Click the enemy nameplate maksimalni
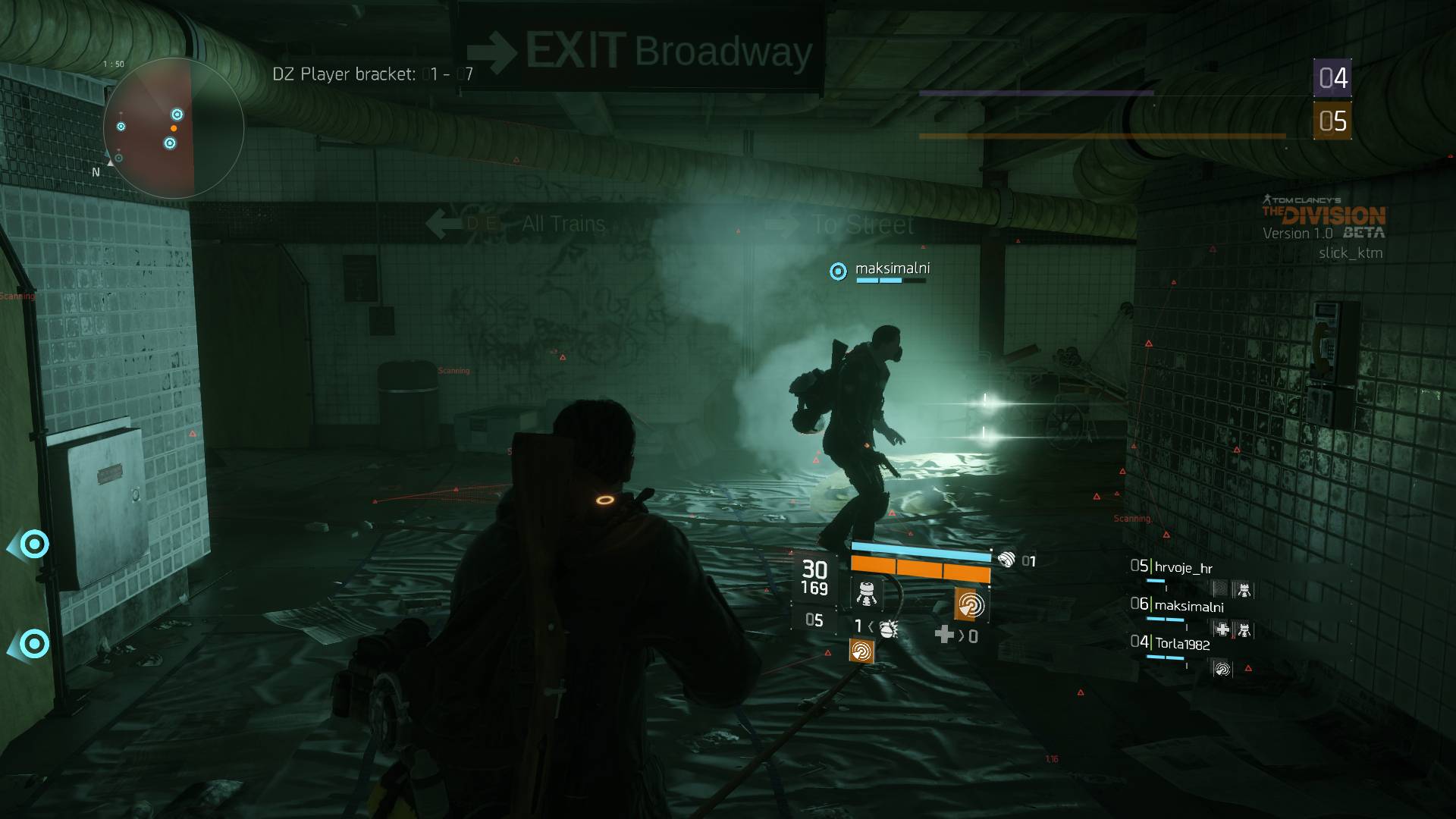1456x819 pixels. pos(893,269)
